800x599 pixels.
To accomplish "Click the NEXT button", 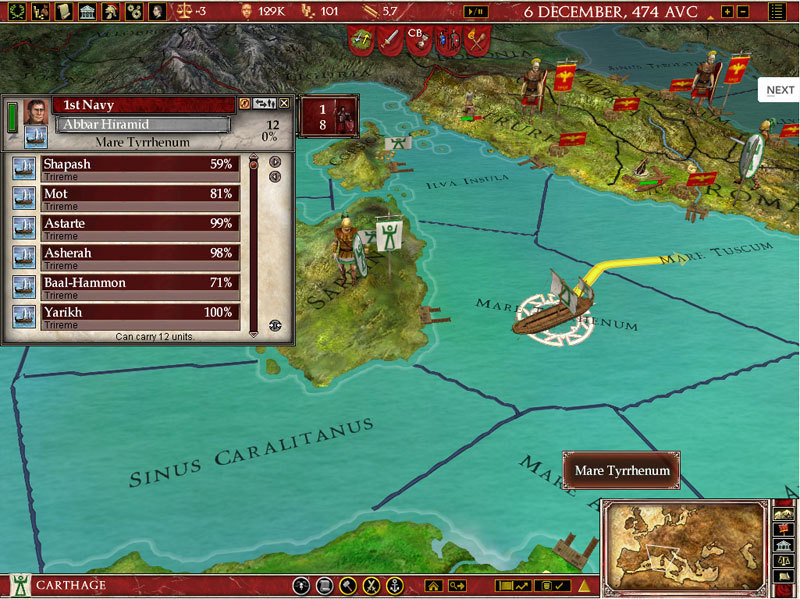I will click(780, 90).
